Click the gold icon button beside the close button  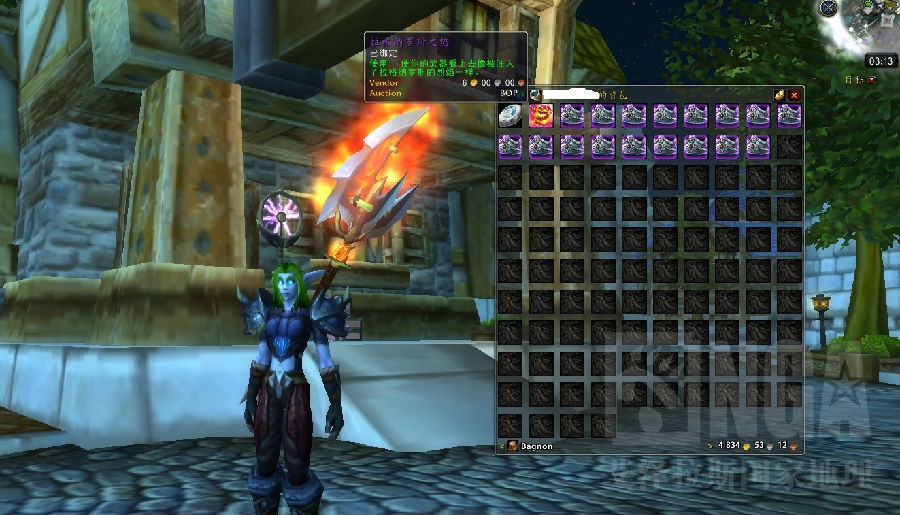click(778, 95)
